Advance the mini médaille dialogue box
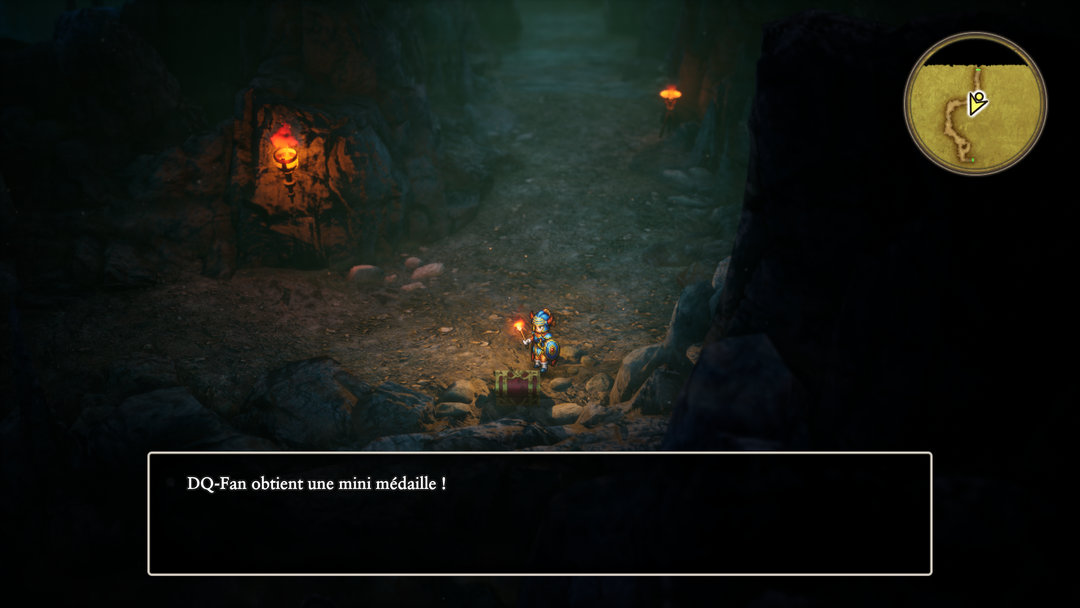1080x608 pixels. [539, 513]
